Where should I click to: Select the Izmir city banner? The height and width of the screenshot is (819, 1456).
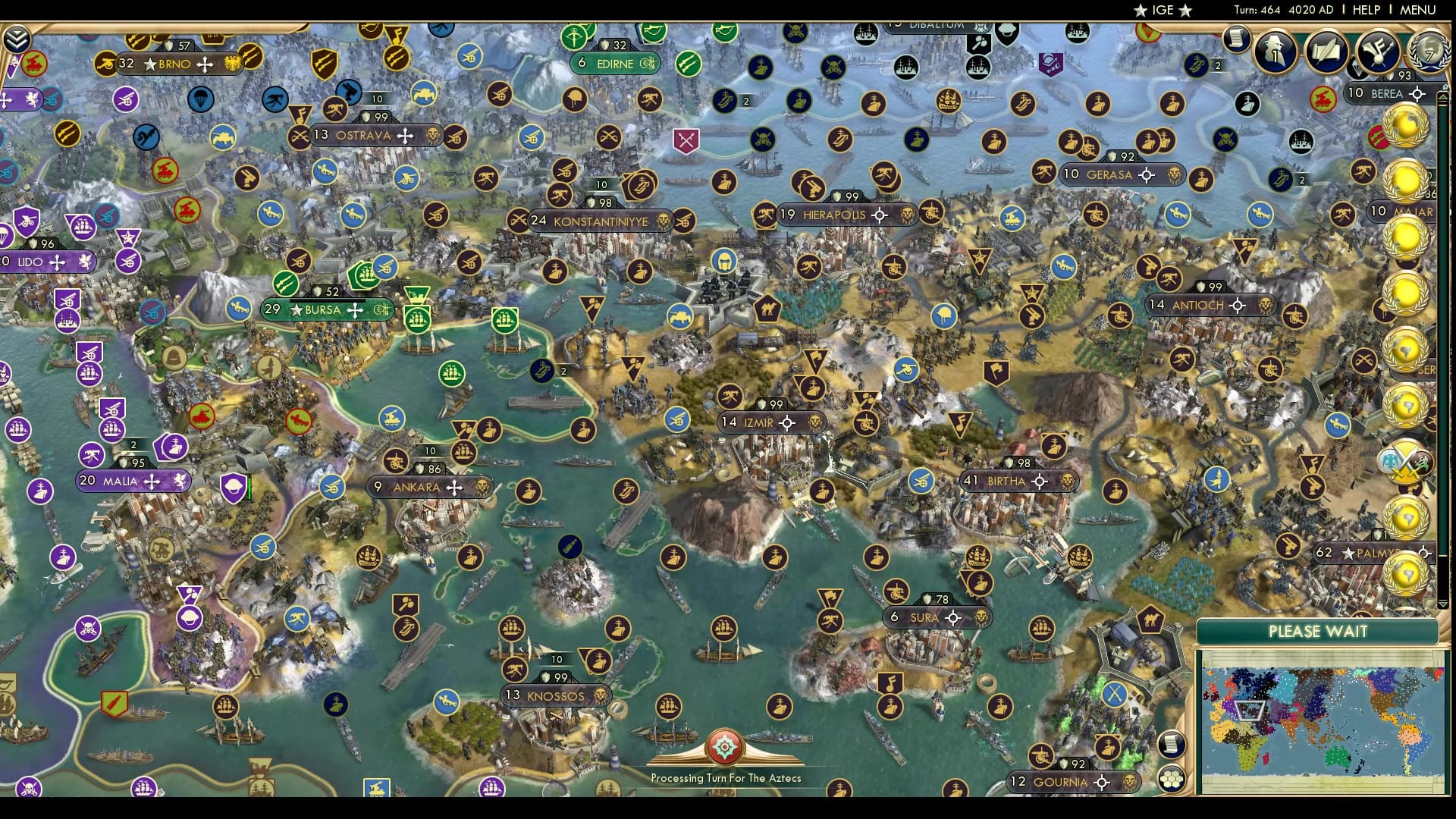click(758, 422)
